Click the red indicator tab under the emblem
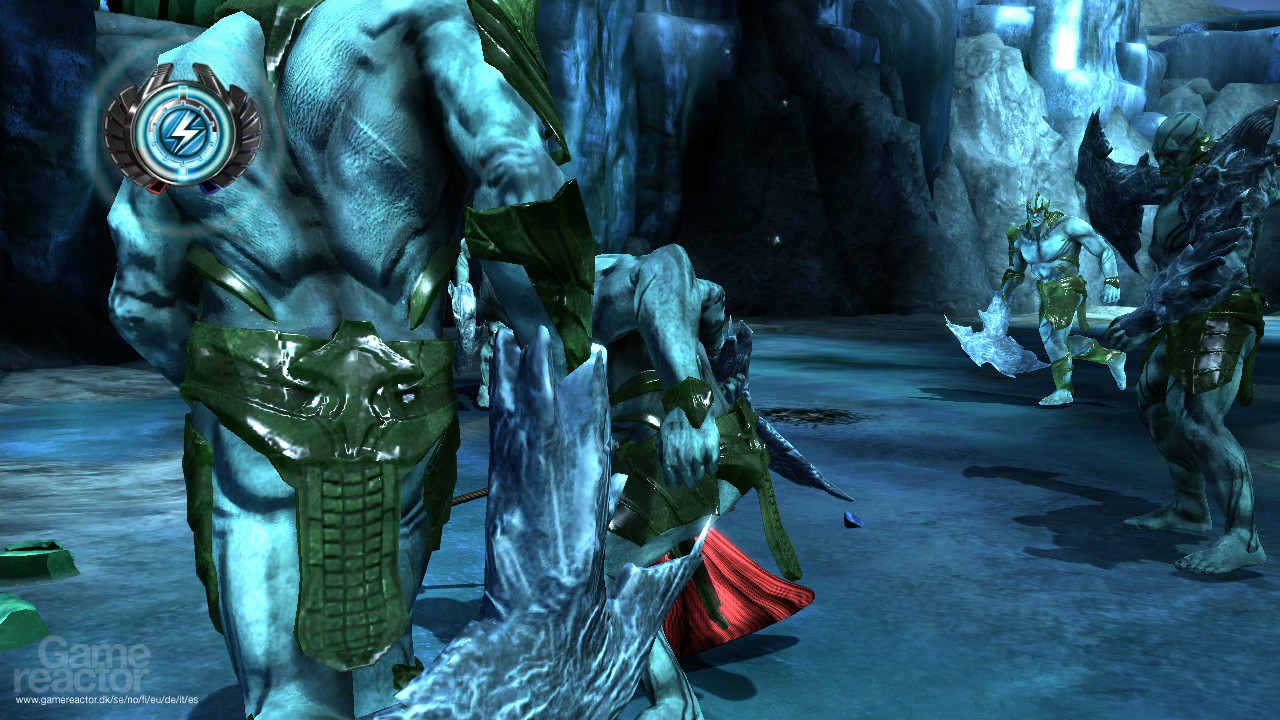This screenshot has height=720, width=1280. pyautogui.click(x=157, y=189)
